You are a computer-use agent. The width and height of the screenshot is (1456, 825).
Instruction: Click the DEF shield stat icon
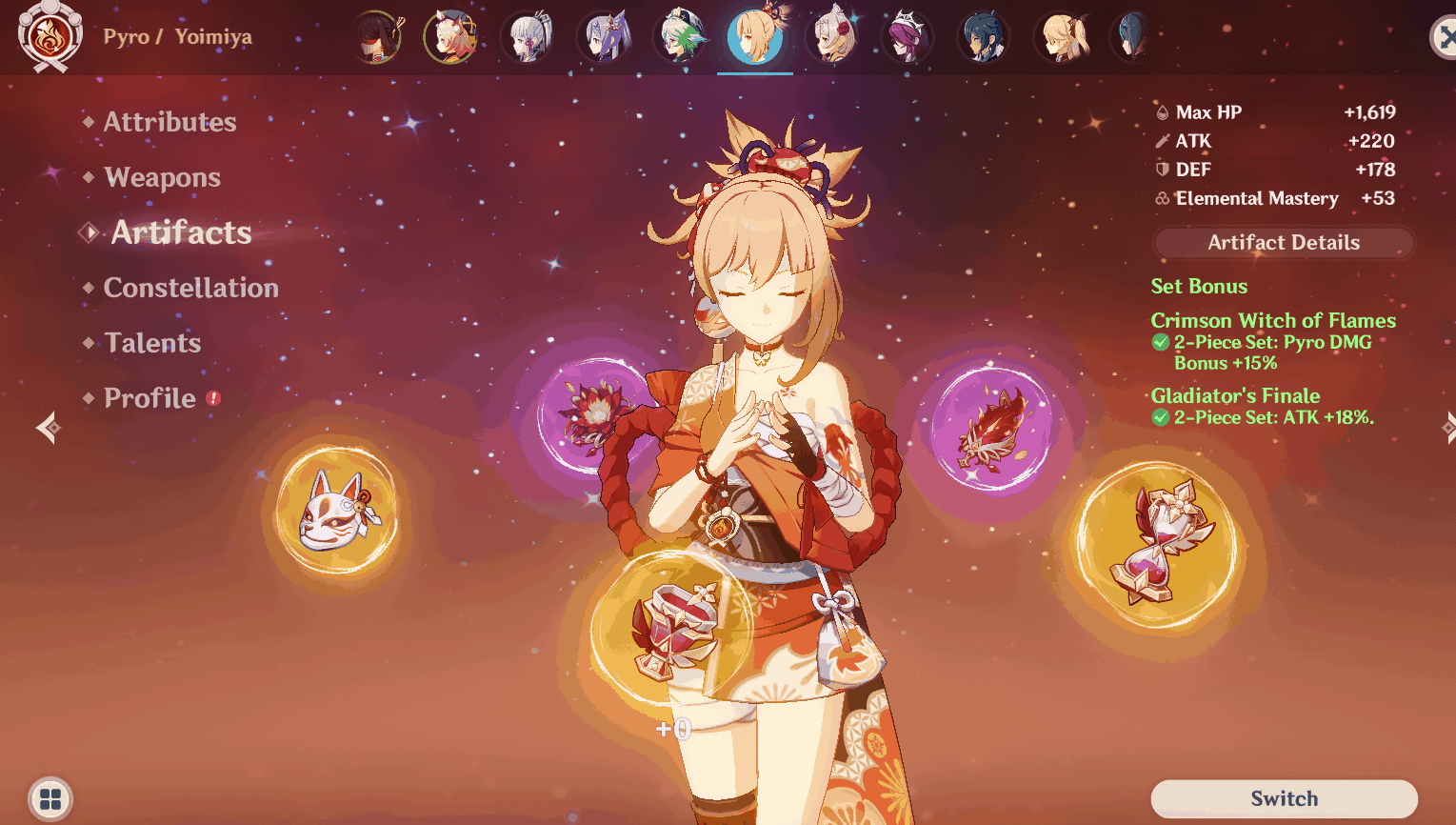pyautogui.click(x=1161, y=169)
